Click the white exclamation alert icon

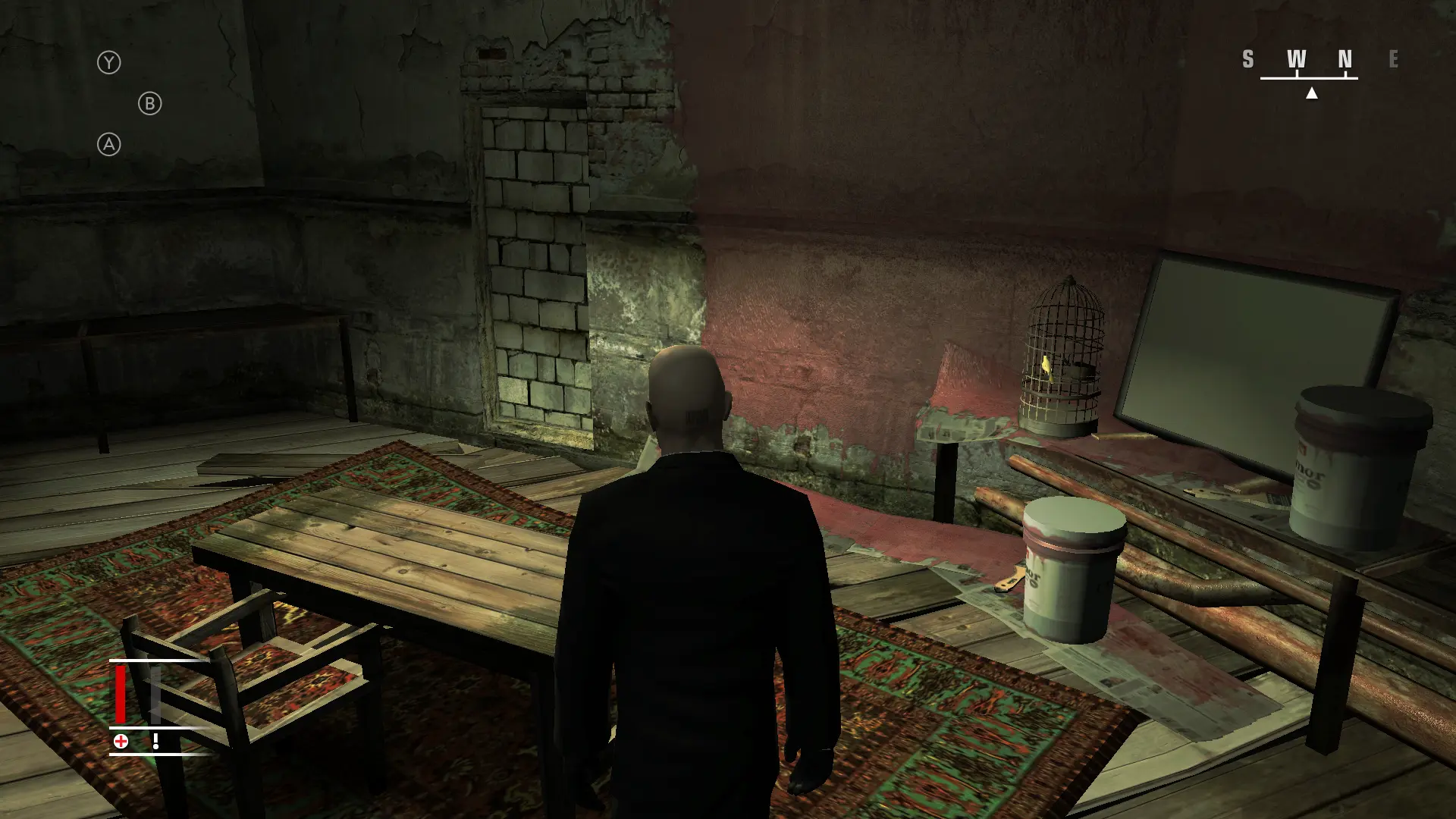(155, 739)
